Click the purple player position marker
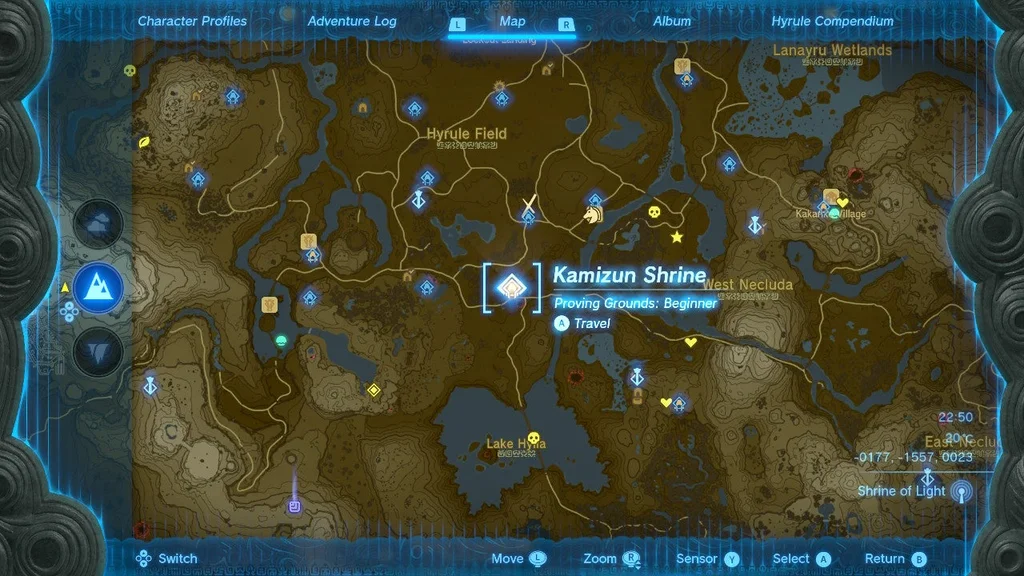This screenshot has width=1024, height=576. 295,506
